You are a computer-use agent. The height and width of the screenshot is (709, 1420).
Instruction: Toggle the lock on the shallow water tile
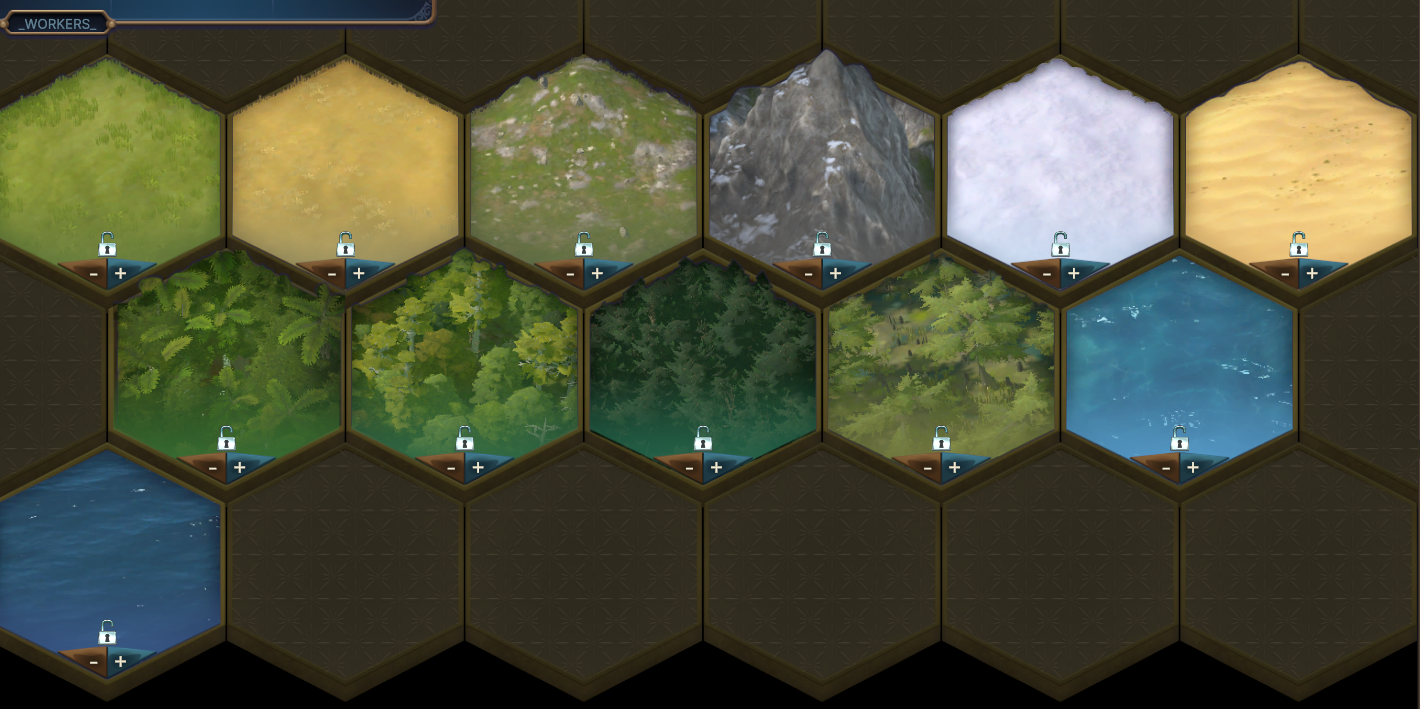(1180, 439)
